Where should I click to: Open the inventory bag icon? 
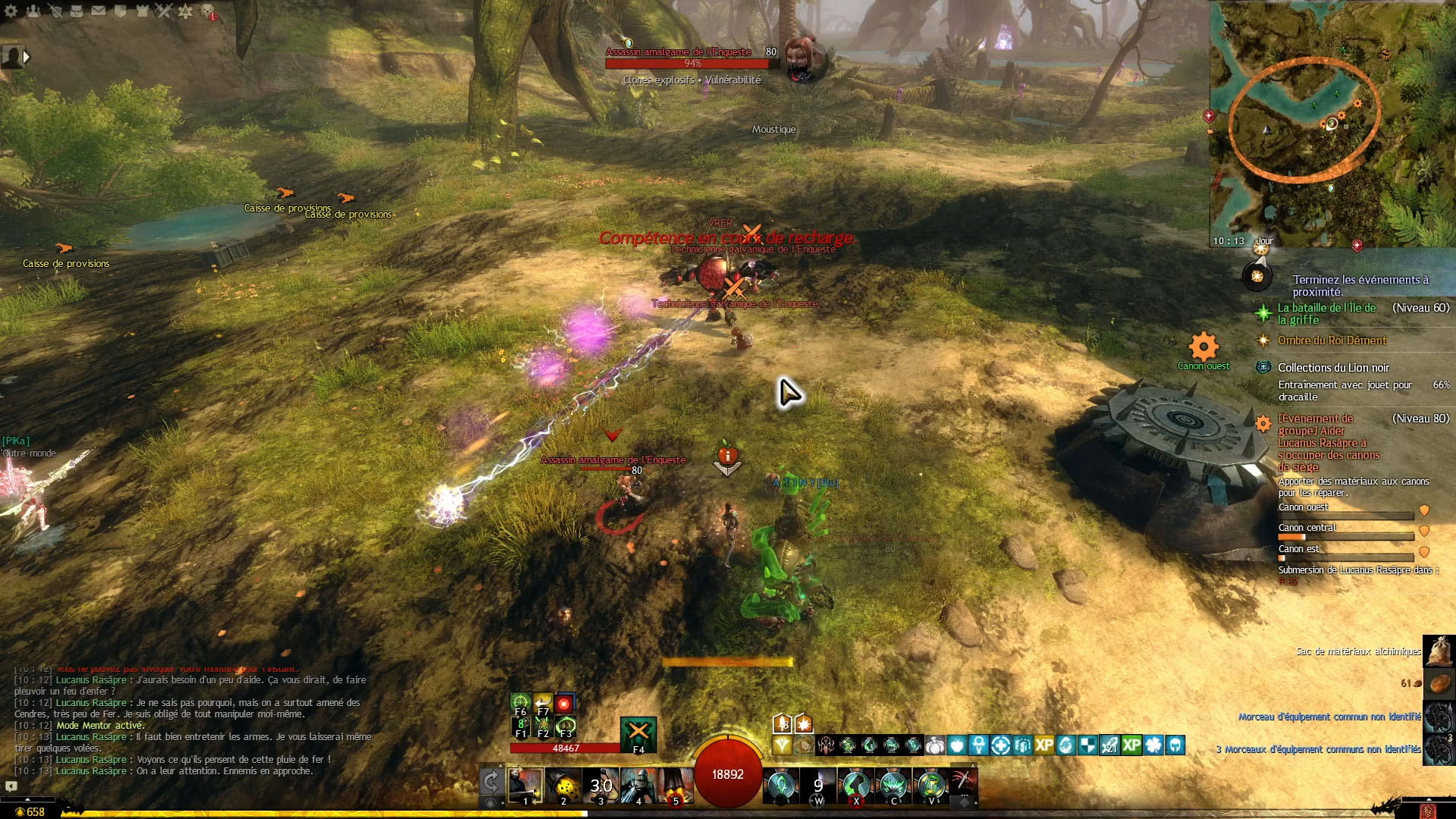pyautogui.click(x=77, y=11)
